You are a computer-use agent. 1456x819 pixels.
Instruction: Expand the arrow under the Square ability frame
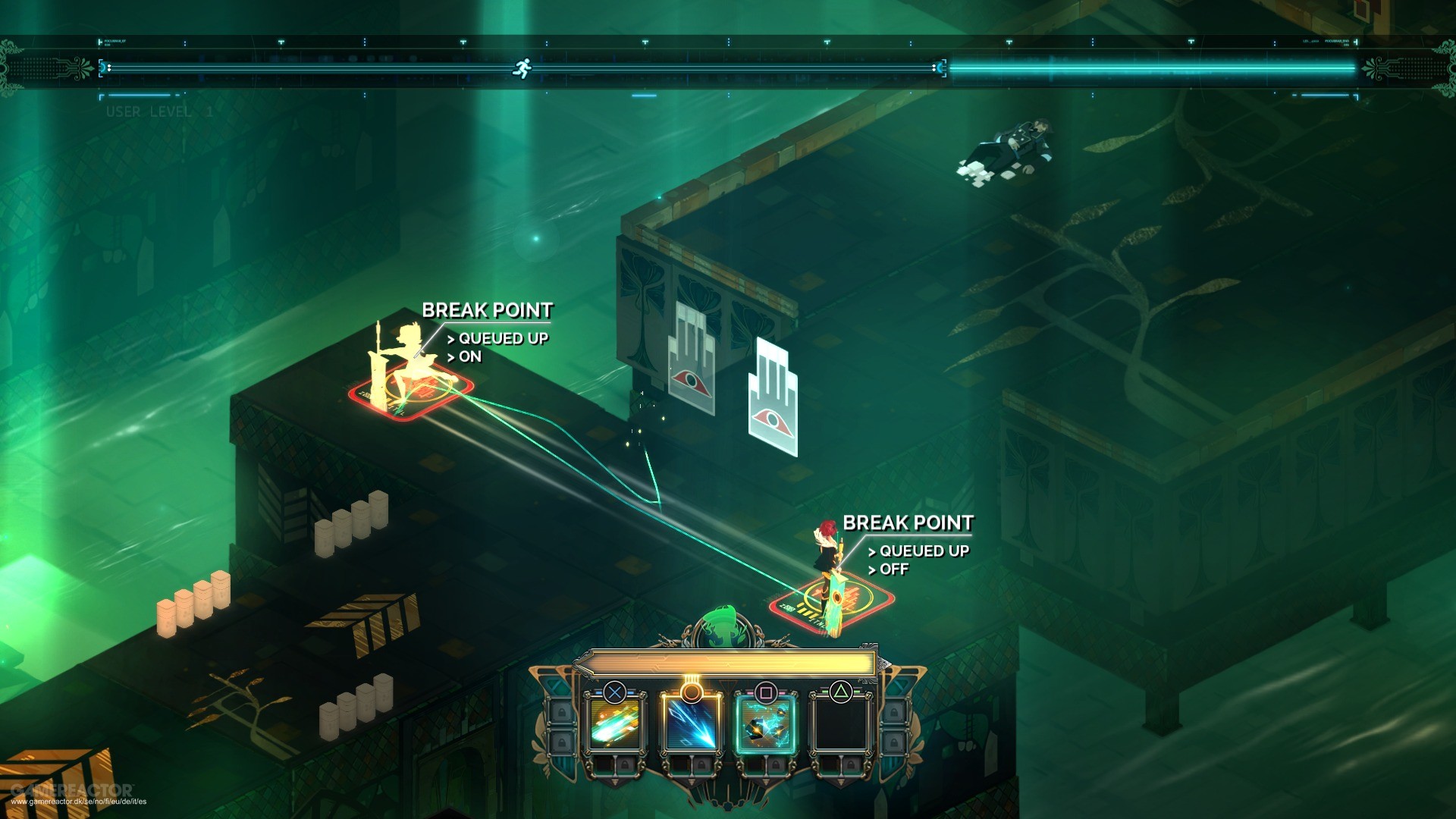coord(764,781)
